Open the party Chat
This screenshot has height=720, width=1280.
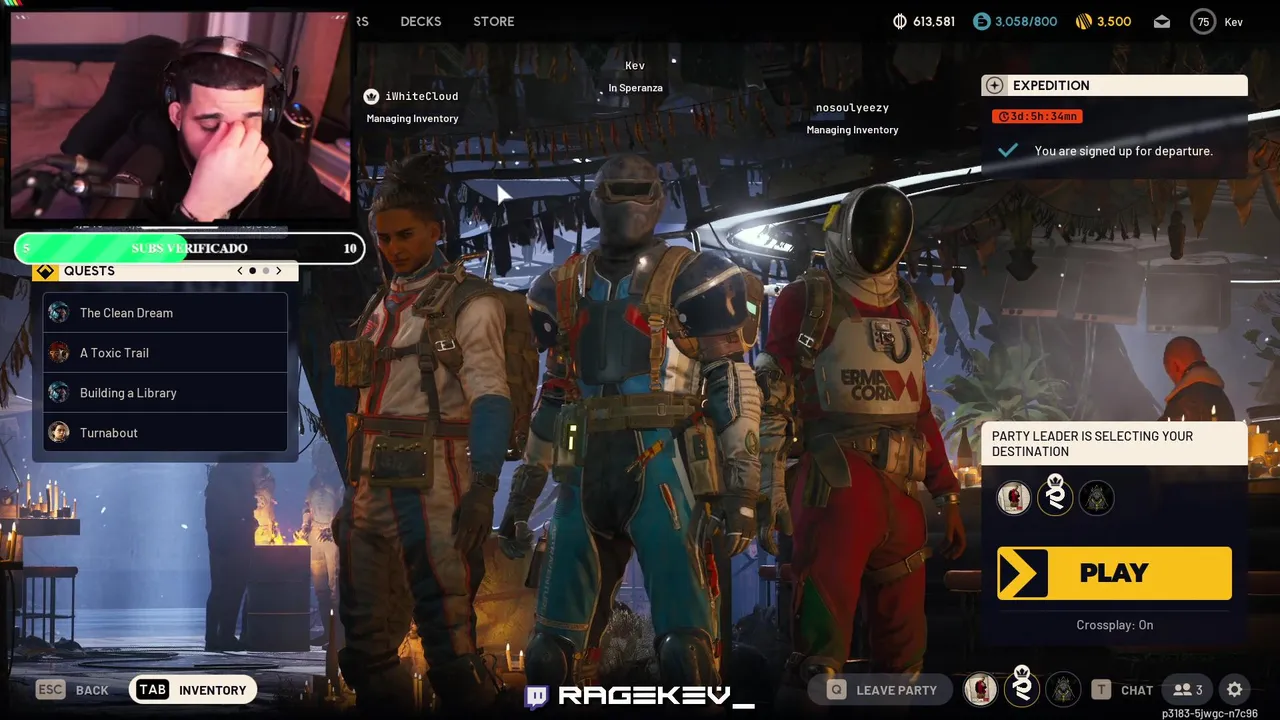(1123, 690)
